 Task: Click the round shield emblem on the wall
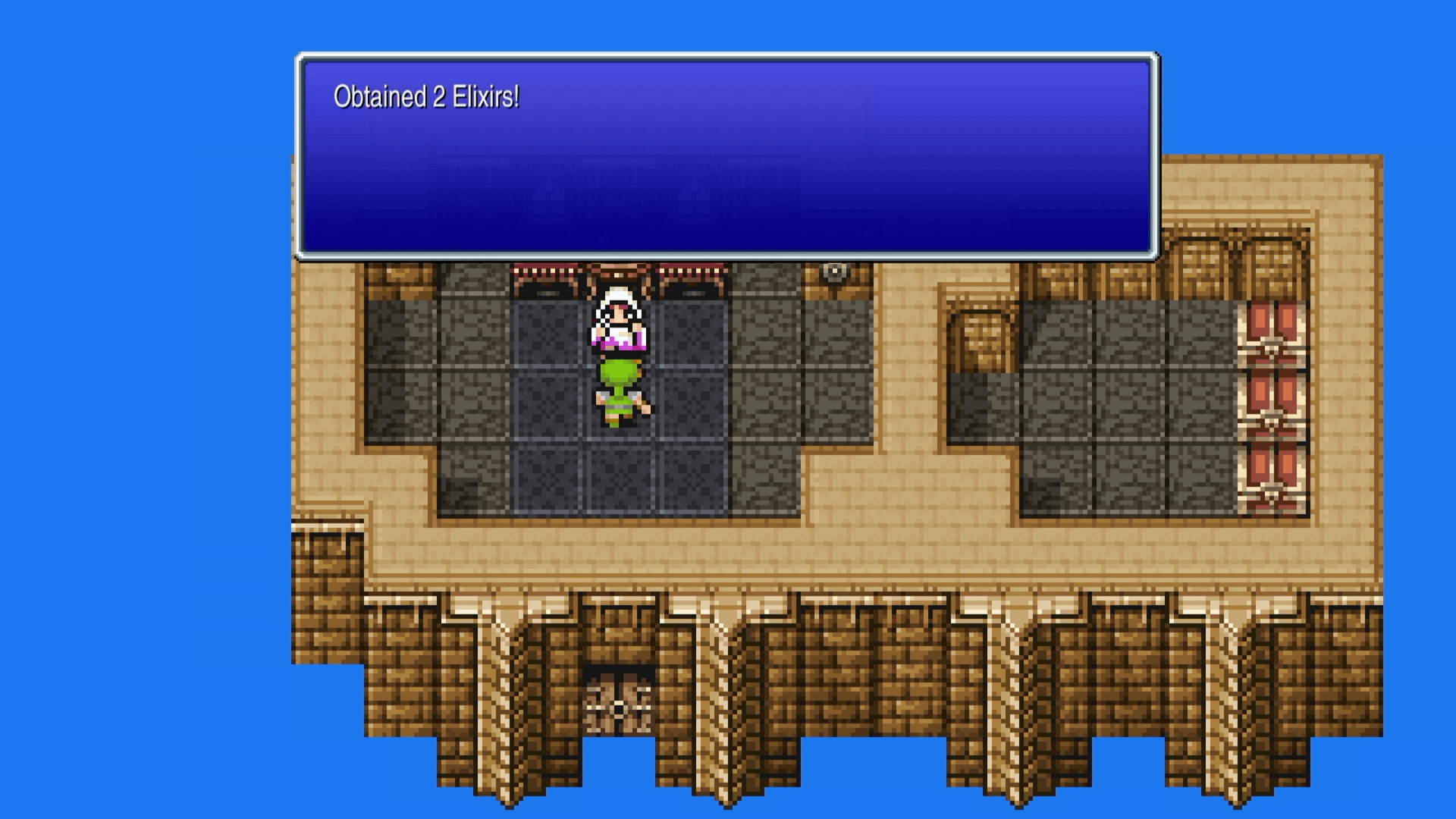834,270
